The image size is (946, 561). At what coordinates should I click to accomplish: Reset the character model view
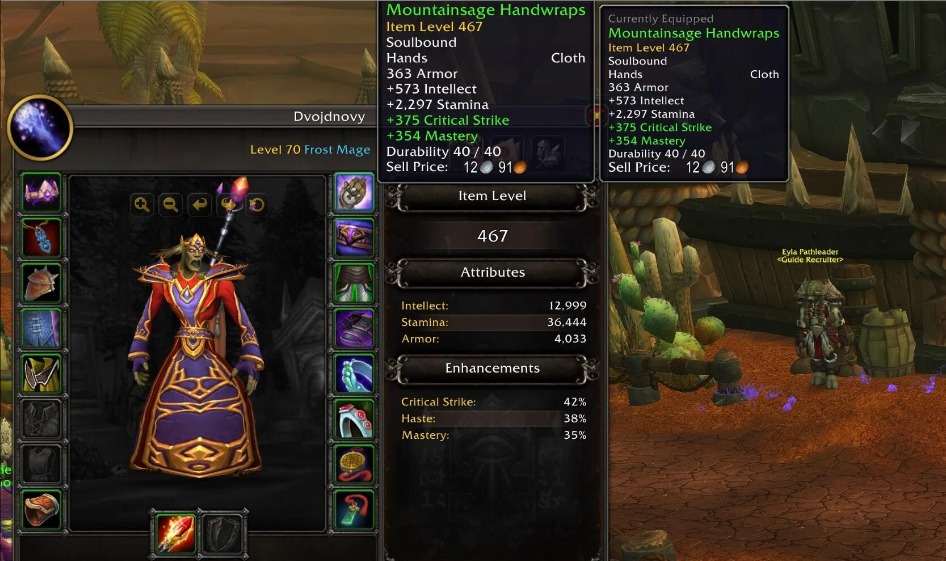point(257,204)
